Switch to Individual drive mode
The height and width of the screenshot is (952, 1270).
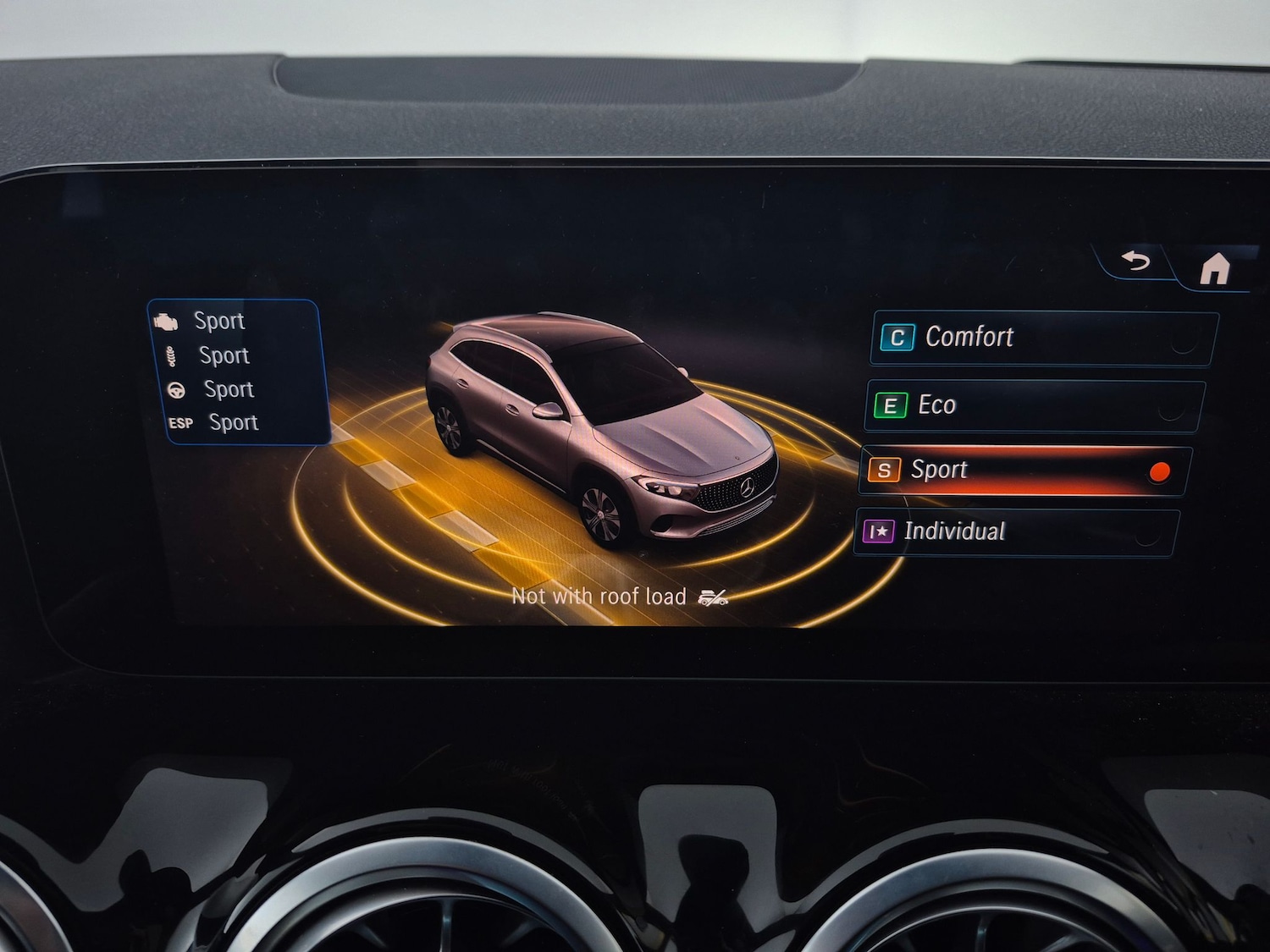point(1016,532)
